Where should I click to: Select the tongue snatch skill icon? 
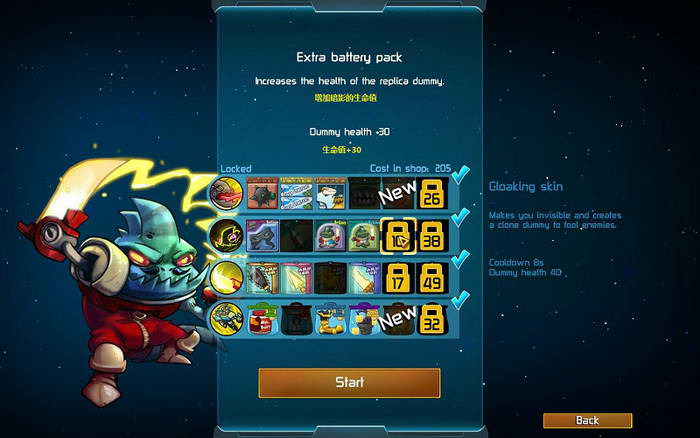point(226,193)
